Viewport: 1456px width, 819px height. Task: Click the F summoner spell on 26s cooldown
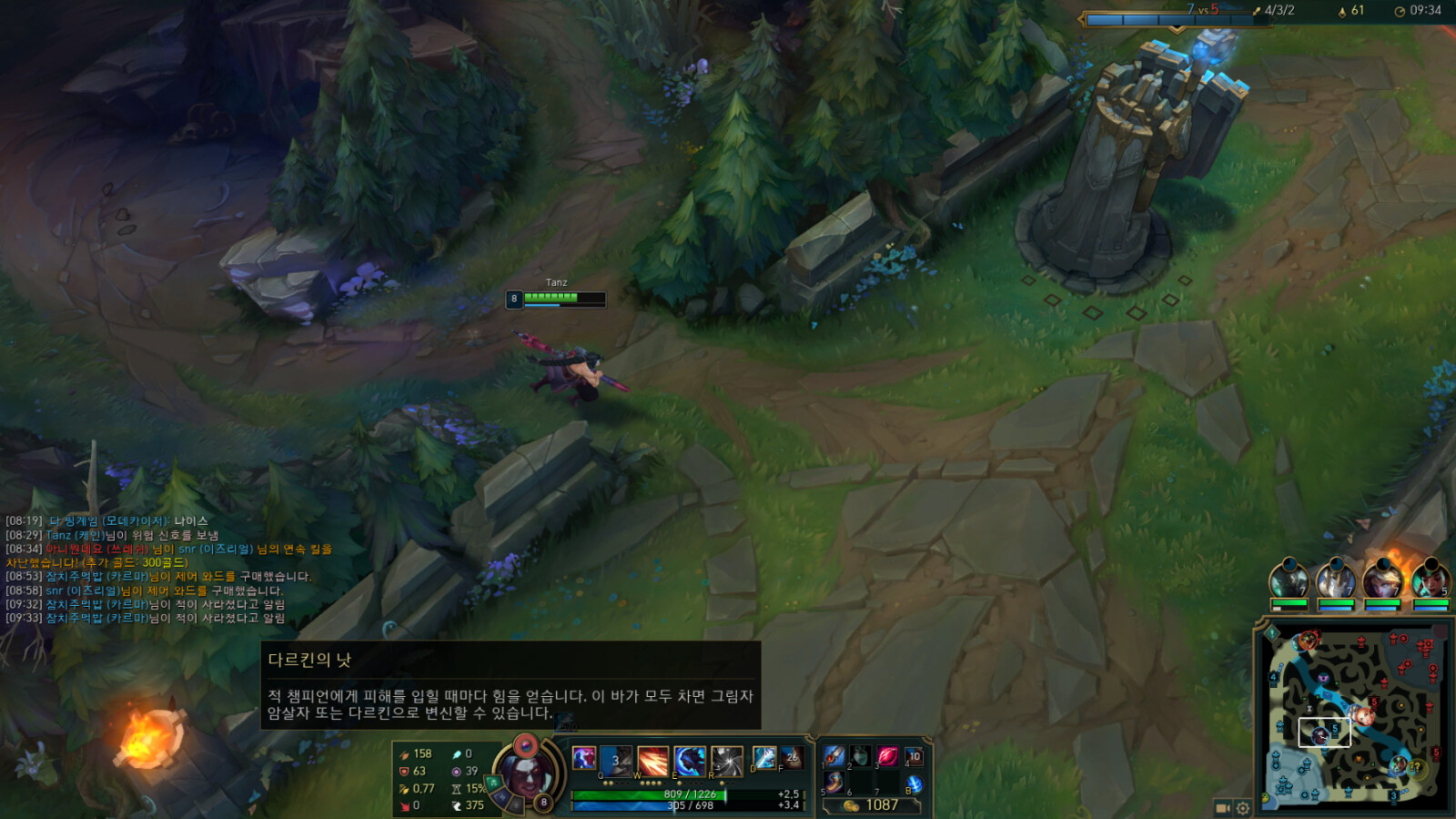(794, 758)
